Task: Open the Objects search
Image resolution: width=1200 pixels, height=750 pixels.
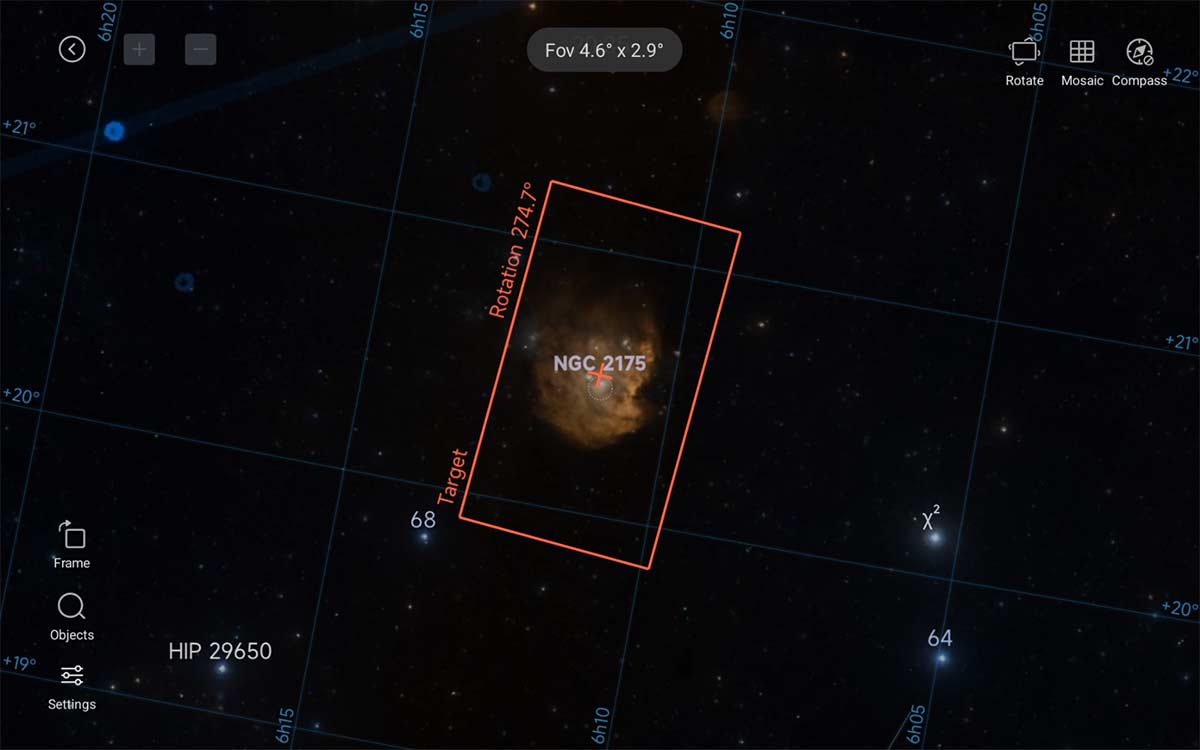Action: (x=72, y=616)
